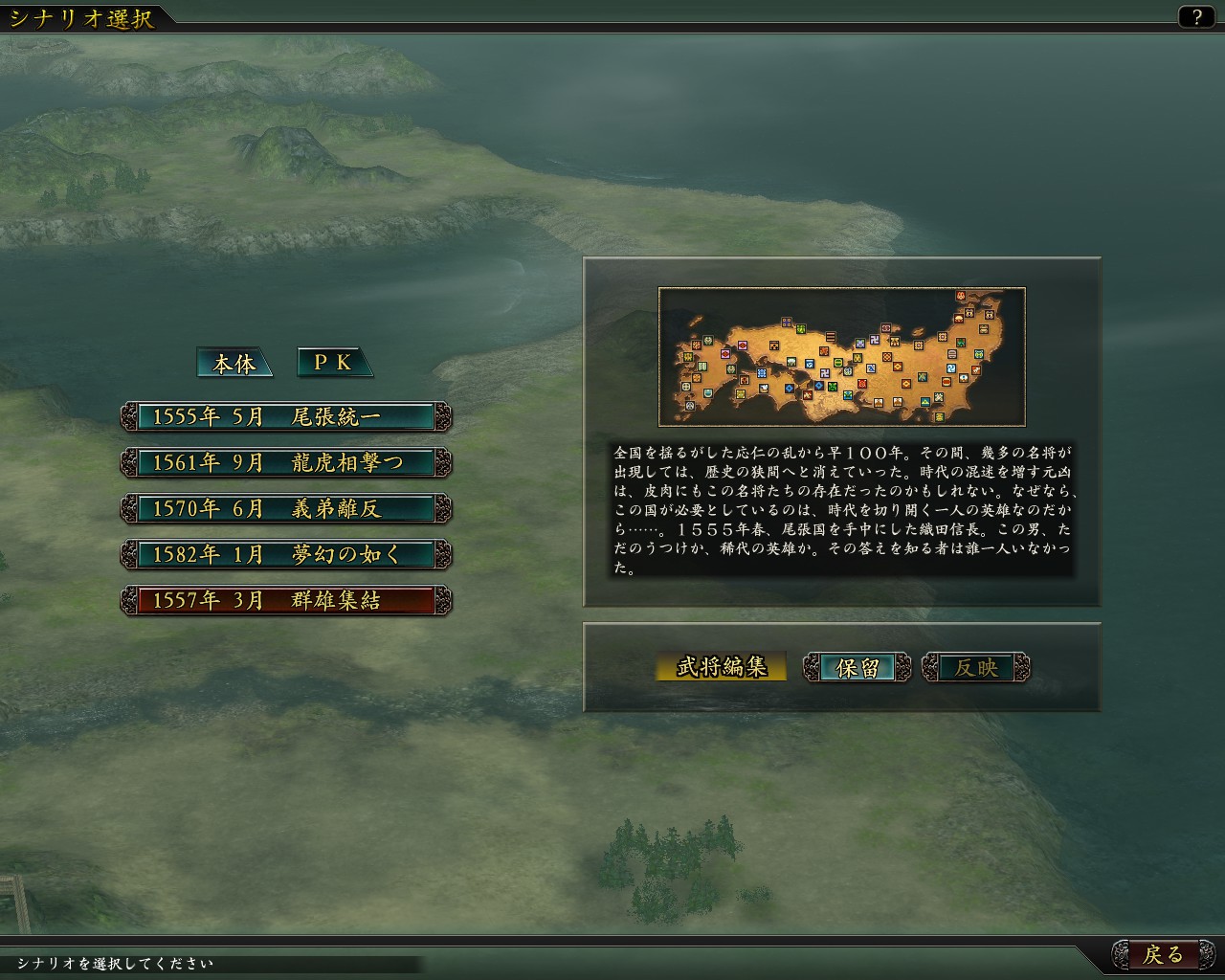Screen dimensions: 1225x980
Task: Choose the 1561年 9月 龍虎相撃つ scenario
Action: [286, 462]
